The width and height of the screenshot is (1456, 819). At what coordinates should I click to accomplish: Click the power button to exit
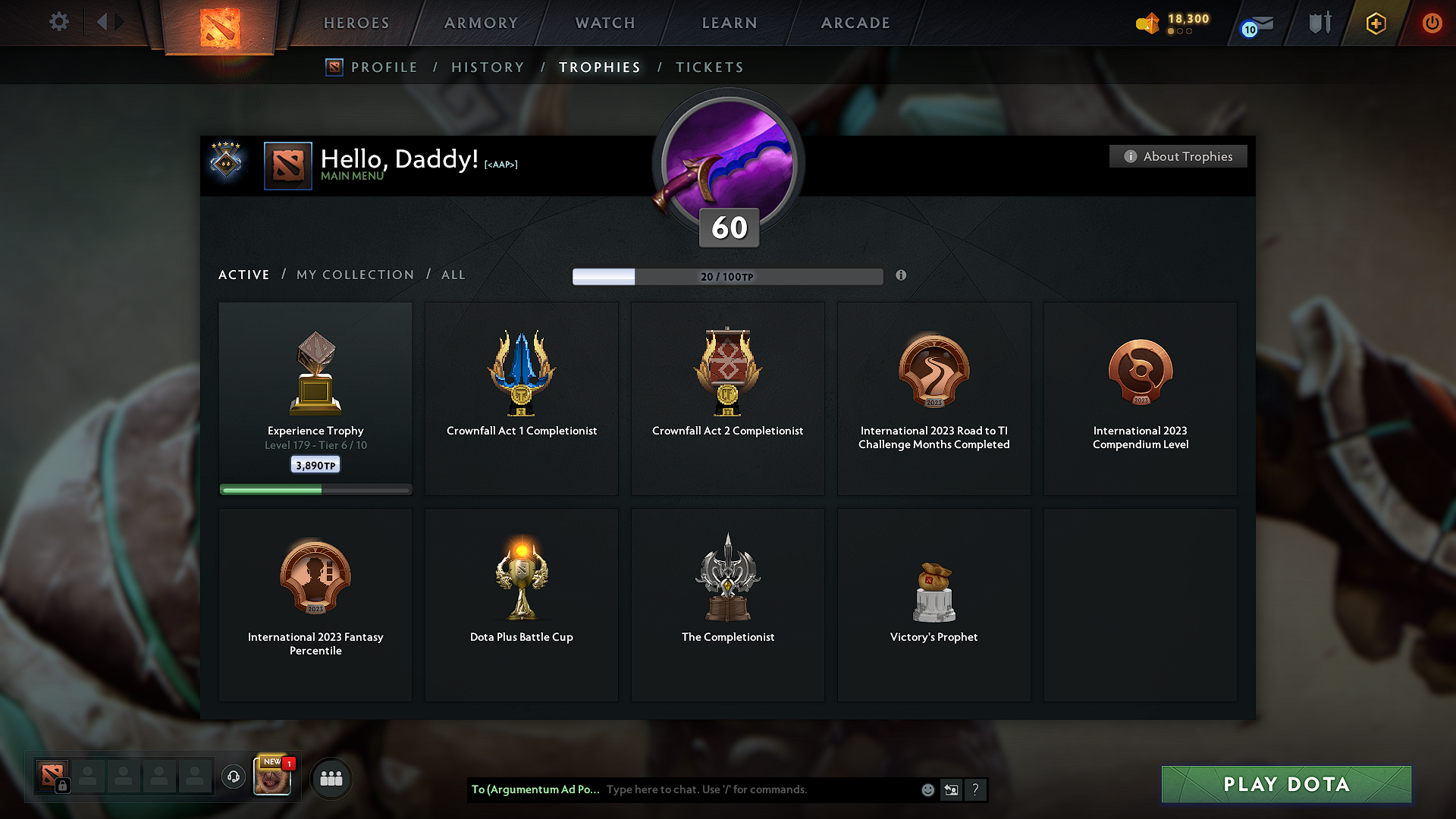click(x=1432, y=23)
